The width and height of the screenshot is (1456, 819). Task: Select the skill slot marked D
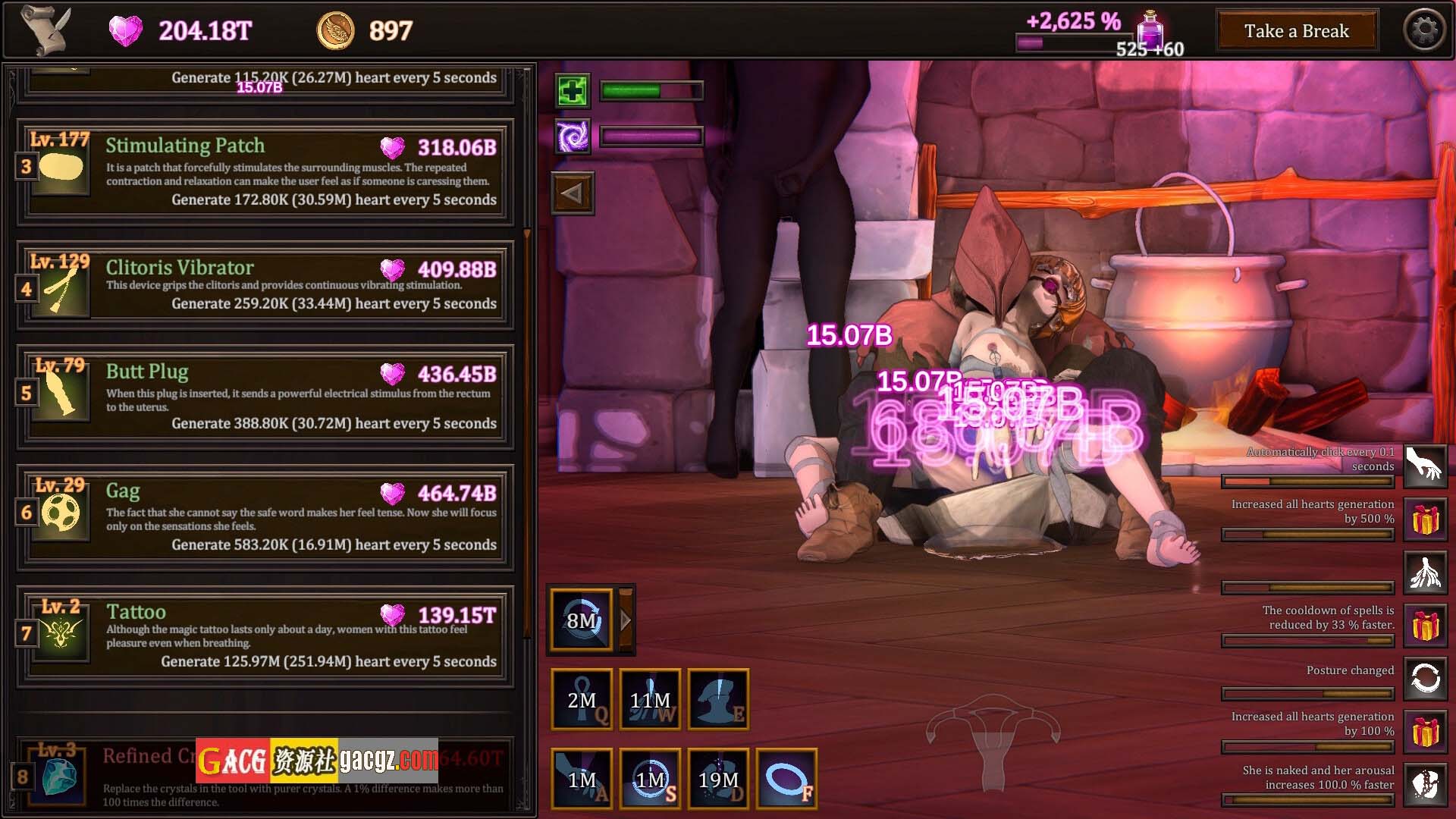(718, 779)
